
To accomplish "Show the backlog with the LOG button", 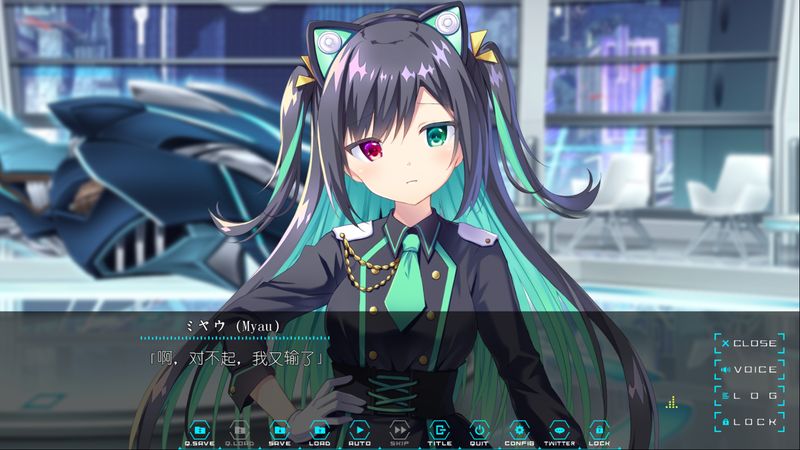I will tap(749, 396).
